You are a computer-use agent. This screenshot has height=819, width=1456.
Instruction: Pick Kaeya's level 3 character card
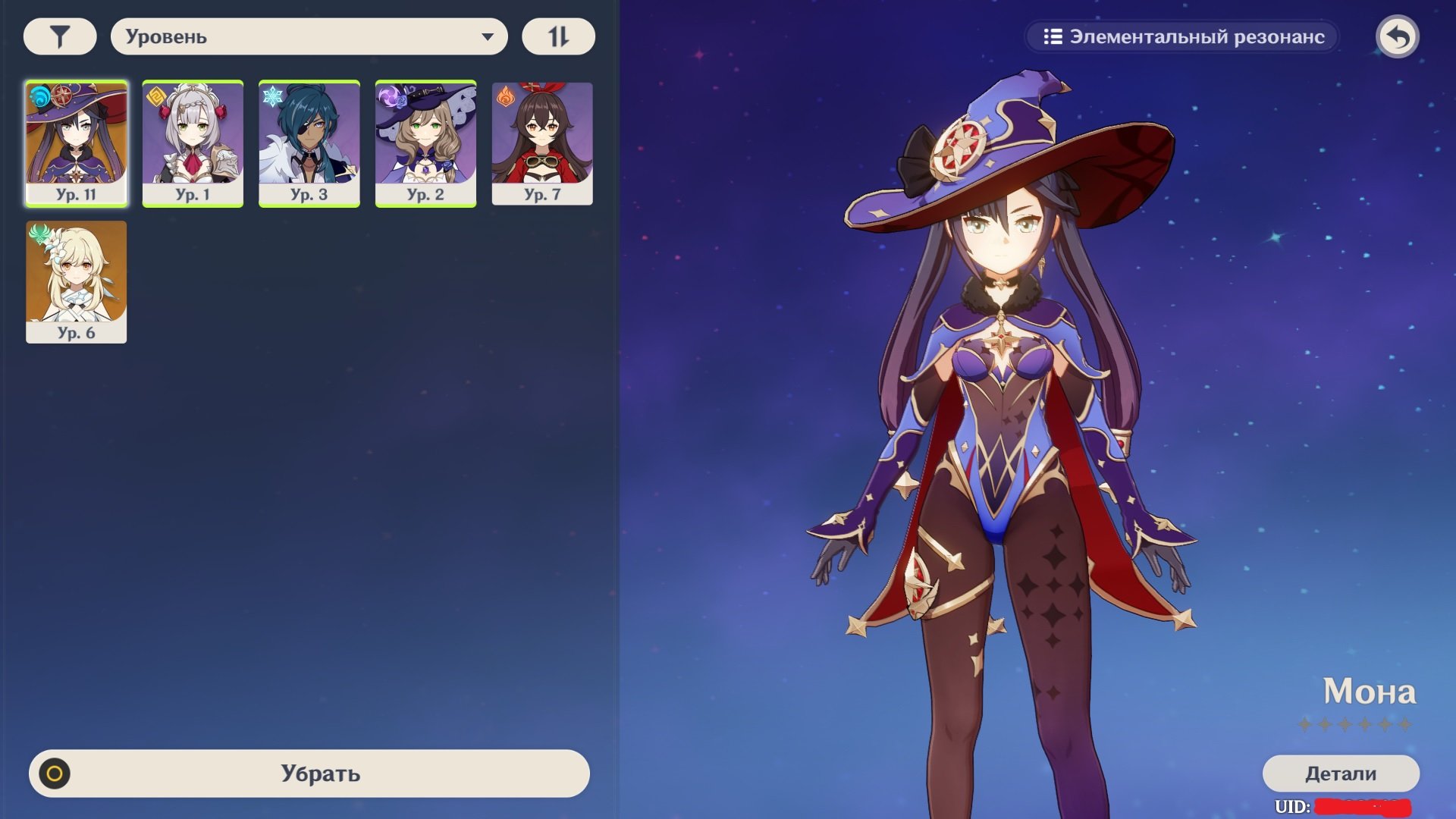[x=309, y=143]
